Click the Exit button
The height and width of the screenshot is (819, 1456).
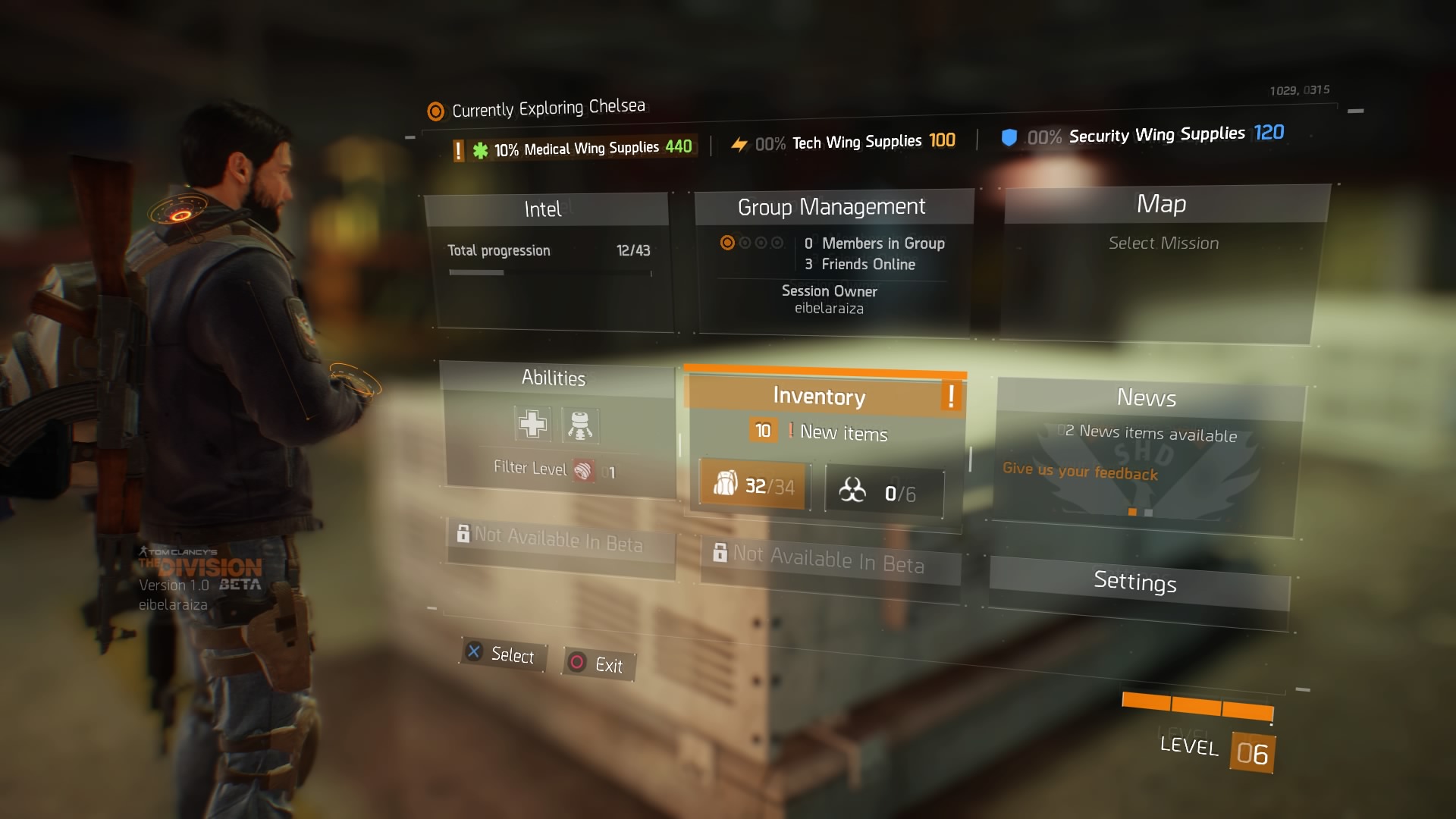click(x=599, y=664)
